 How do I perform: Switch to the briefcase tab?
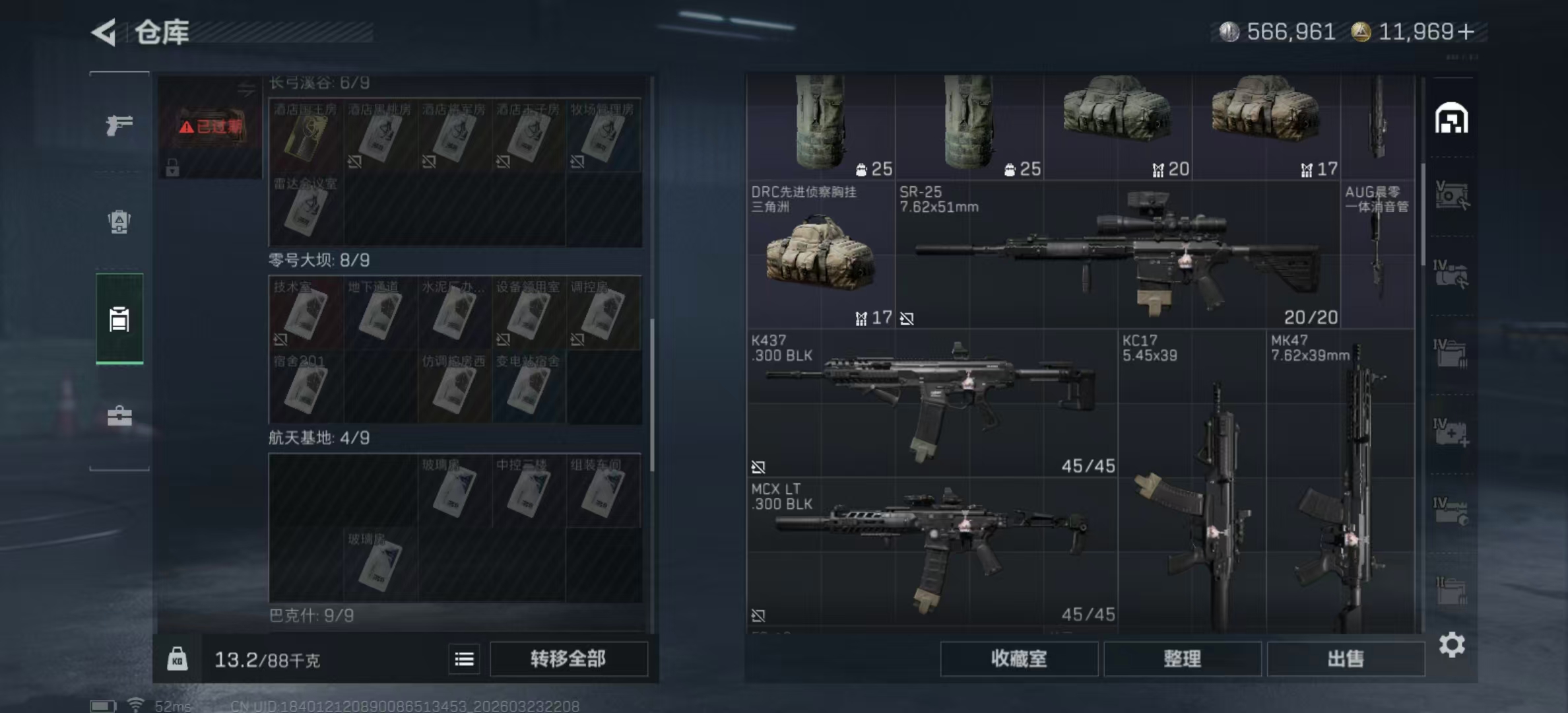tap(119, 416)
